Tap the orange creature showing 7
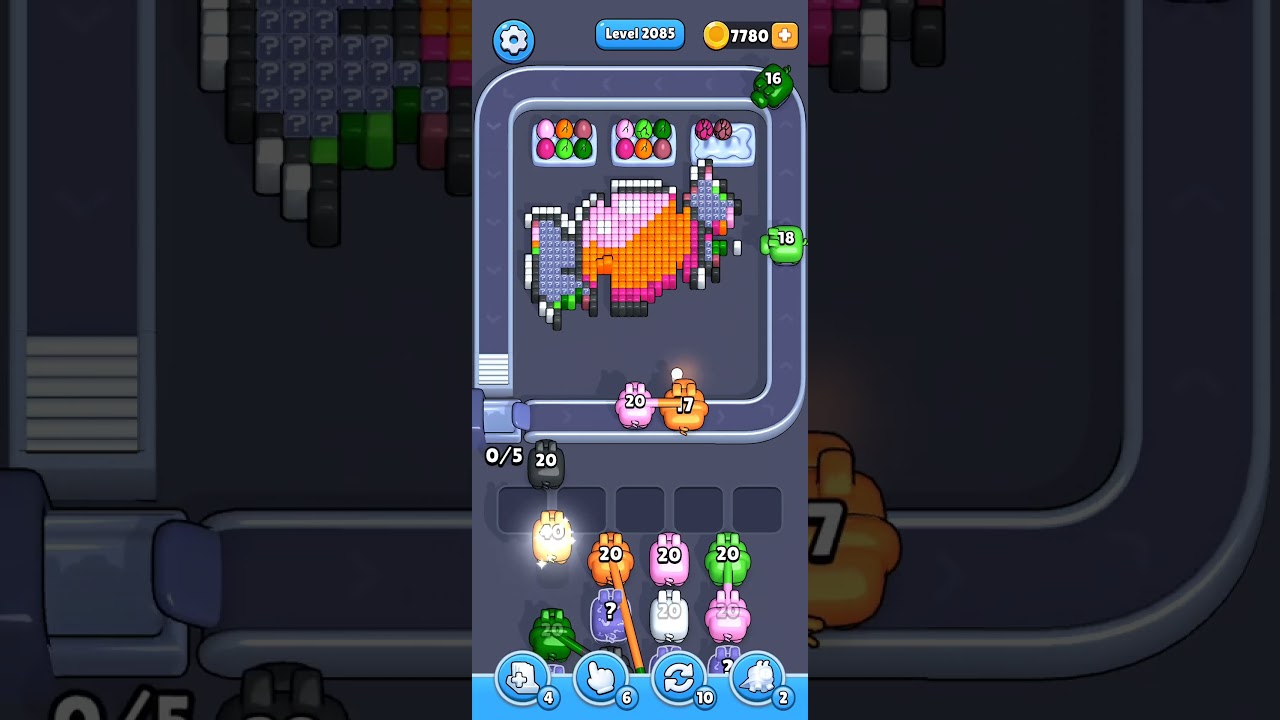Screen dimensions: 1280x720 point(685,404)
